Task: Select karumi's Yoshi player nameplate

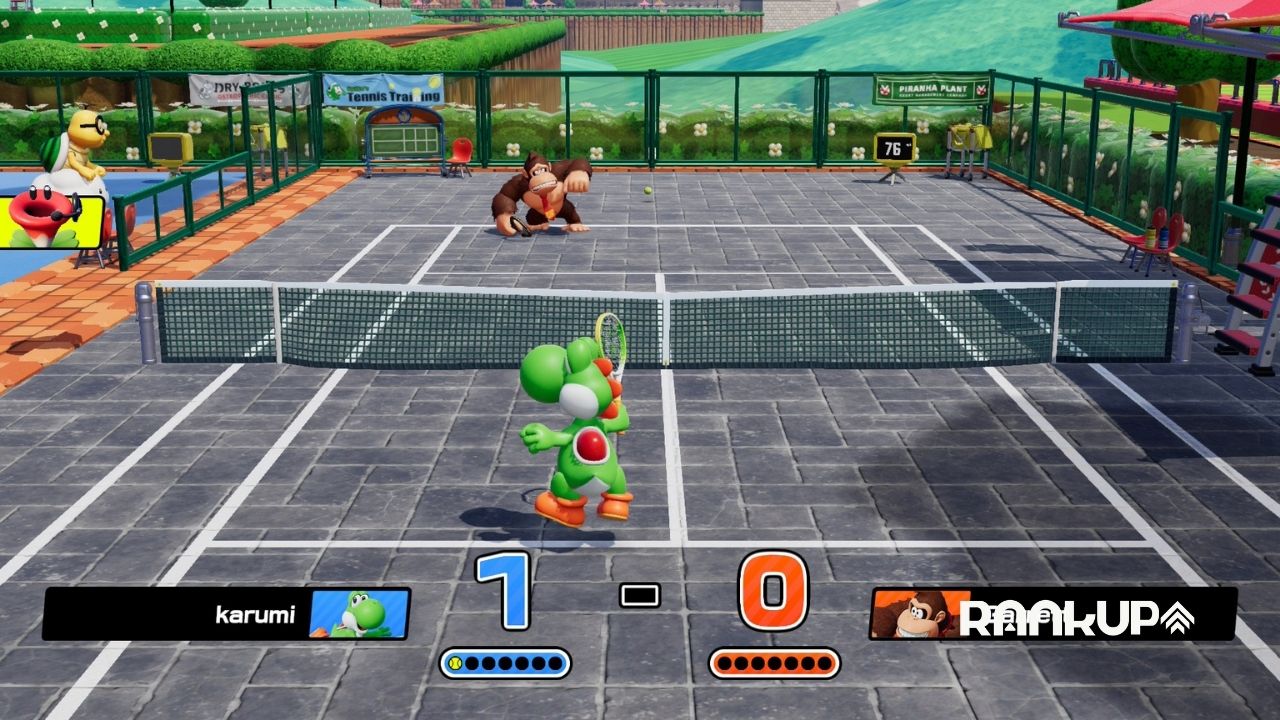Action: 226,613
